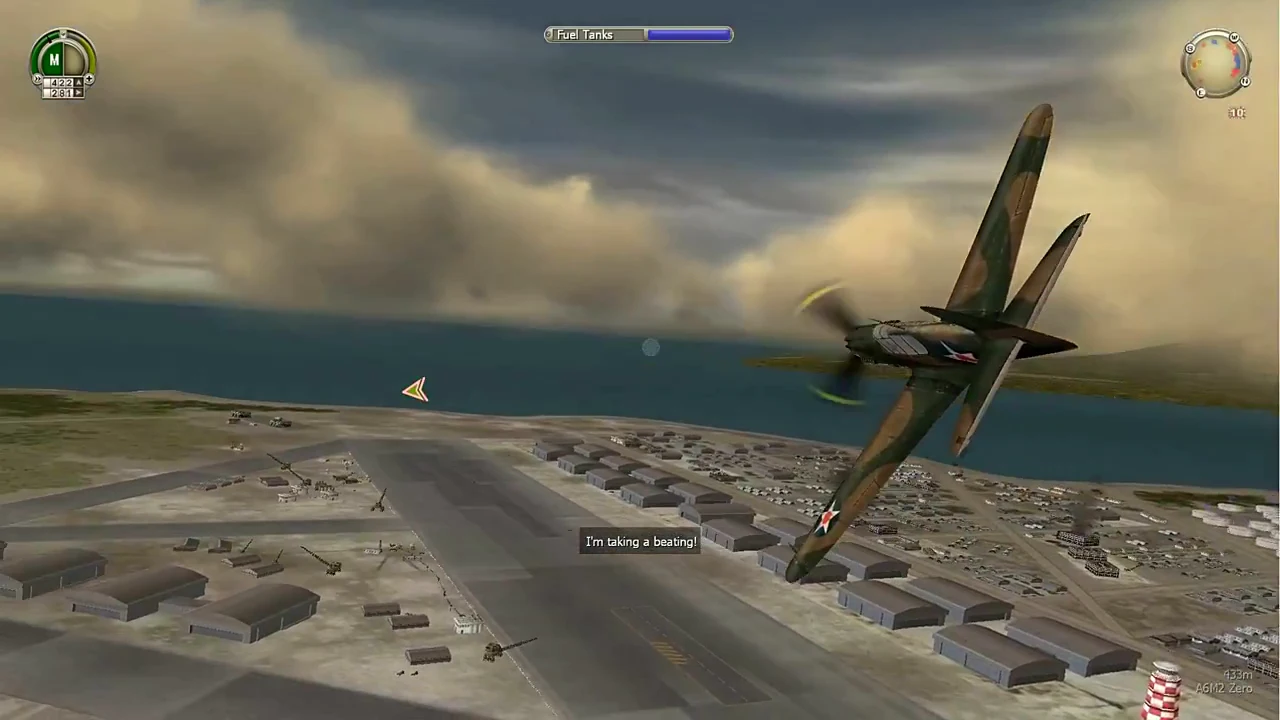Screen dimensions: 1280x720
Task: Click the S marker on the minimap
Action: [1190, 47]
